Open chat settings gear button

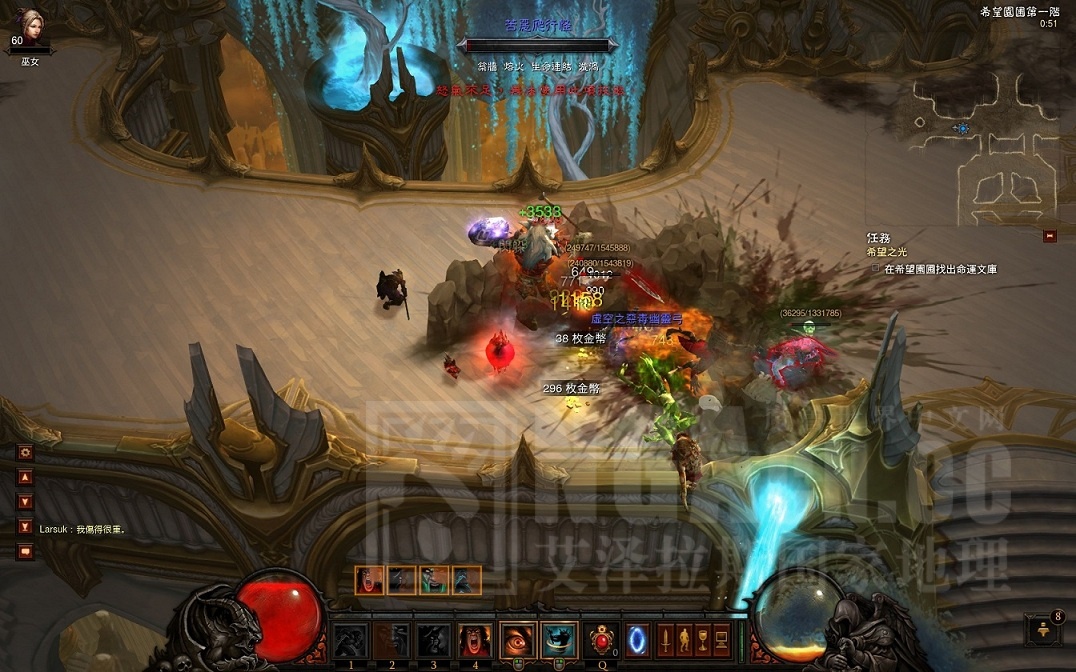pos(26,452)
